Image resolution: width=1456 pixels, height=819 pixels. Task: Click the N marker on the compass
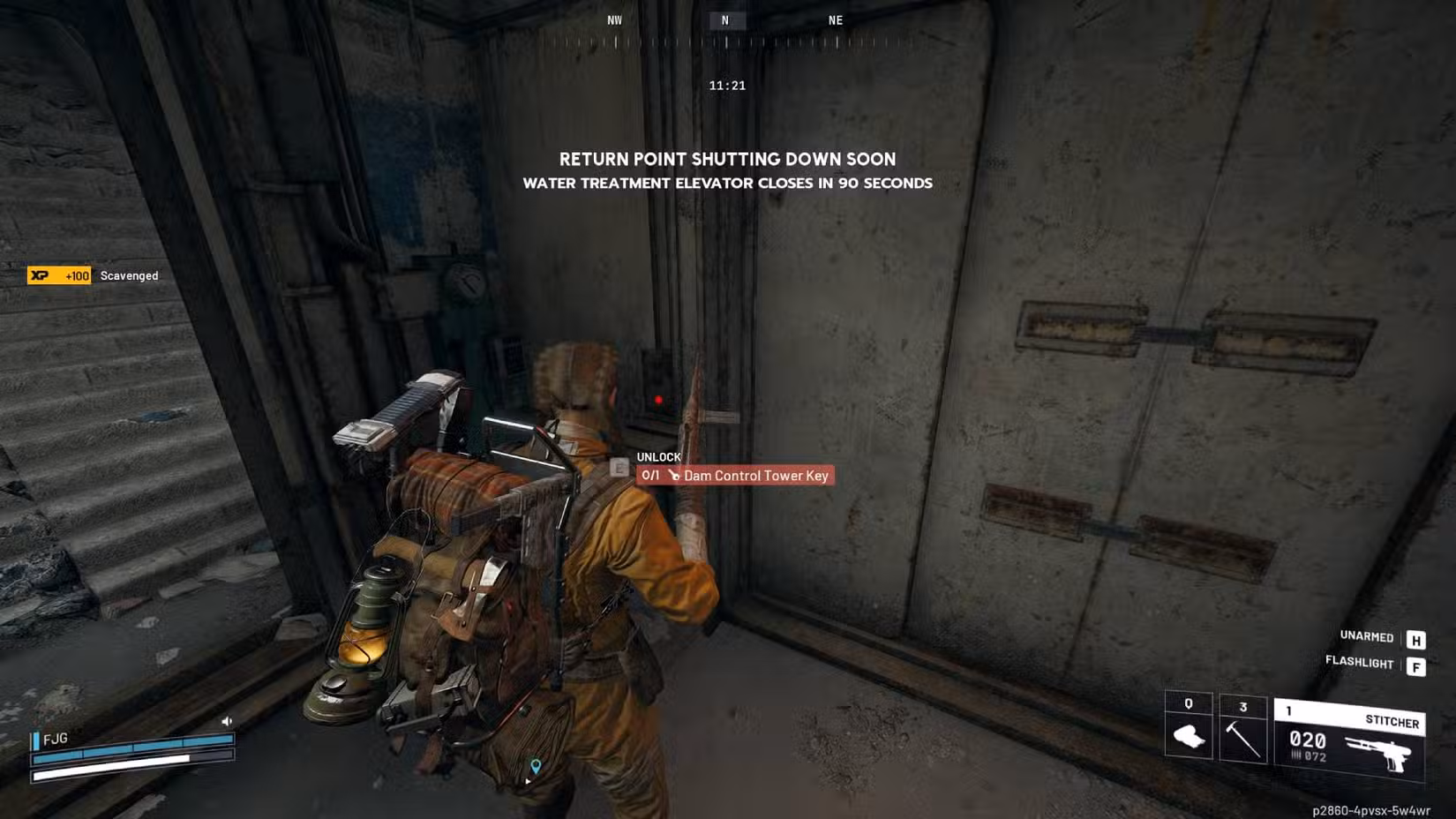click(x=726, y=19)
